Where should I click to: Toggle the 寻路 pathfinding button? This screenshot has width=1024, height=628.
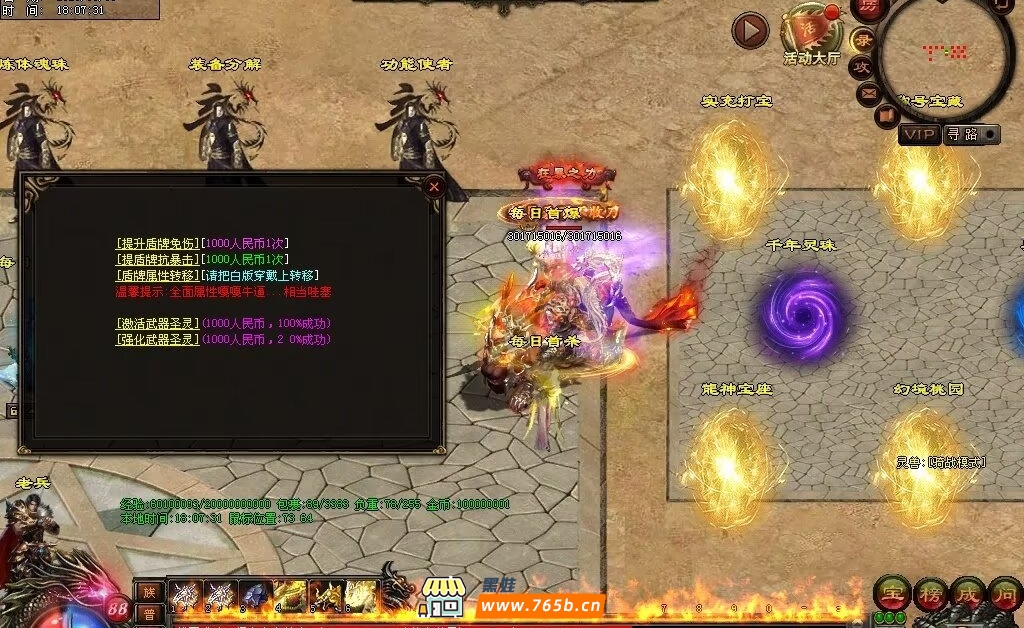(x=971, y=134)
